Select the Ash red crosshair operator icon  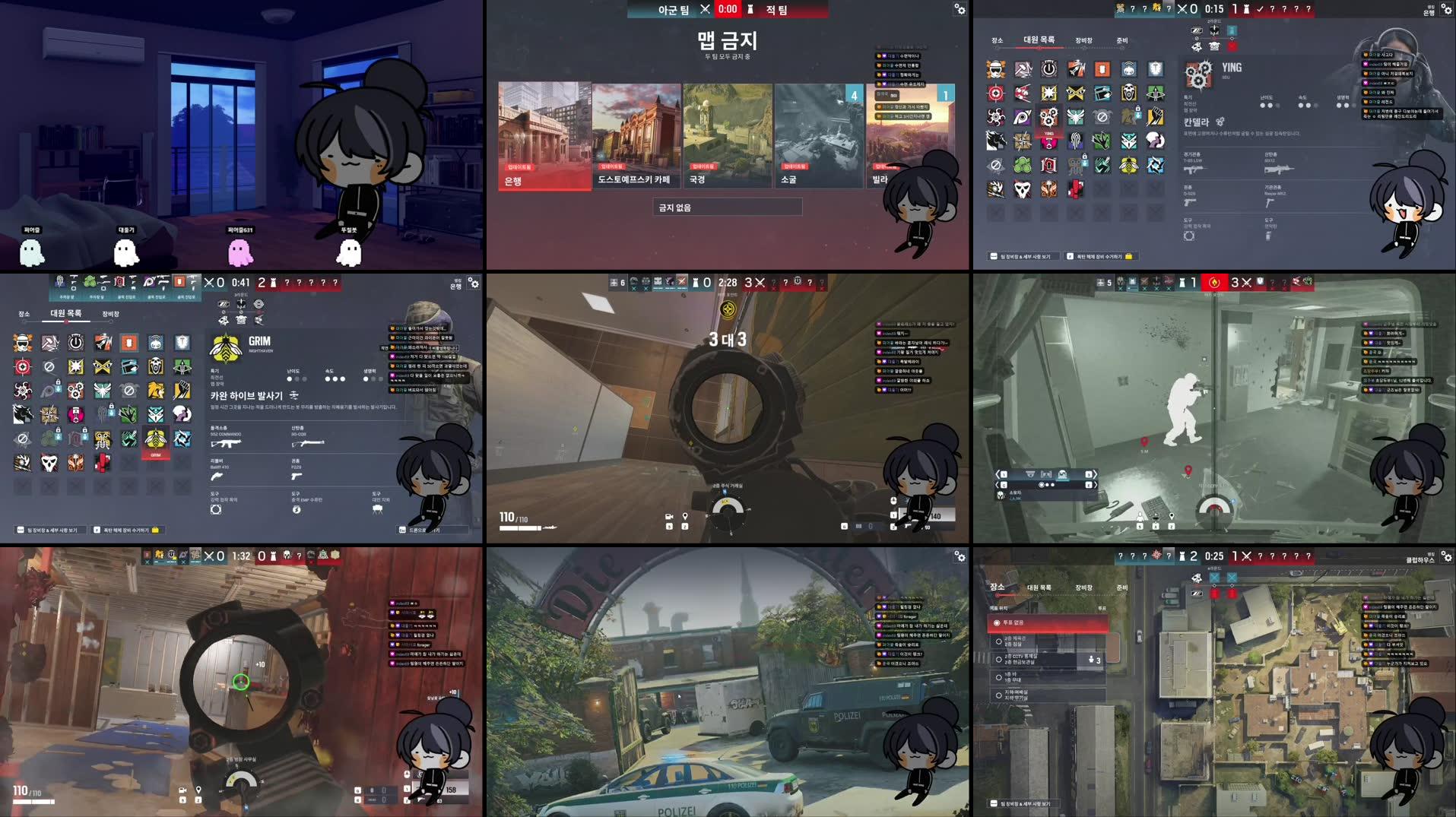pos(22,367)
